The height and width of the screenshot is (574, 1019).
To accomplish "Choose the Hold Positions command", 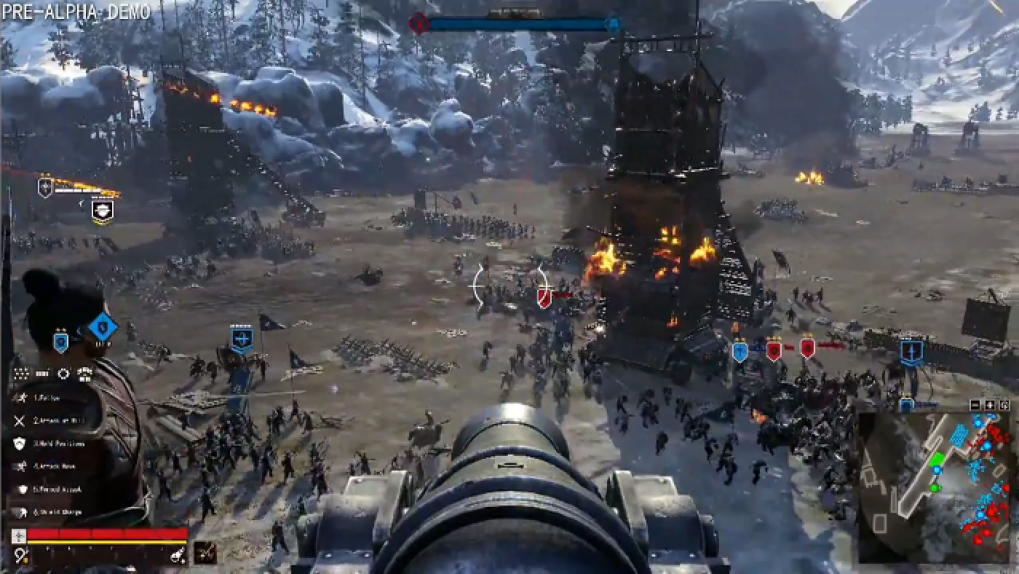I will (45, 443).
